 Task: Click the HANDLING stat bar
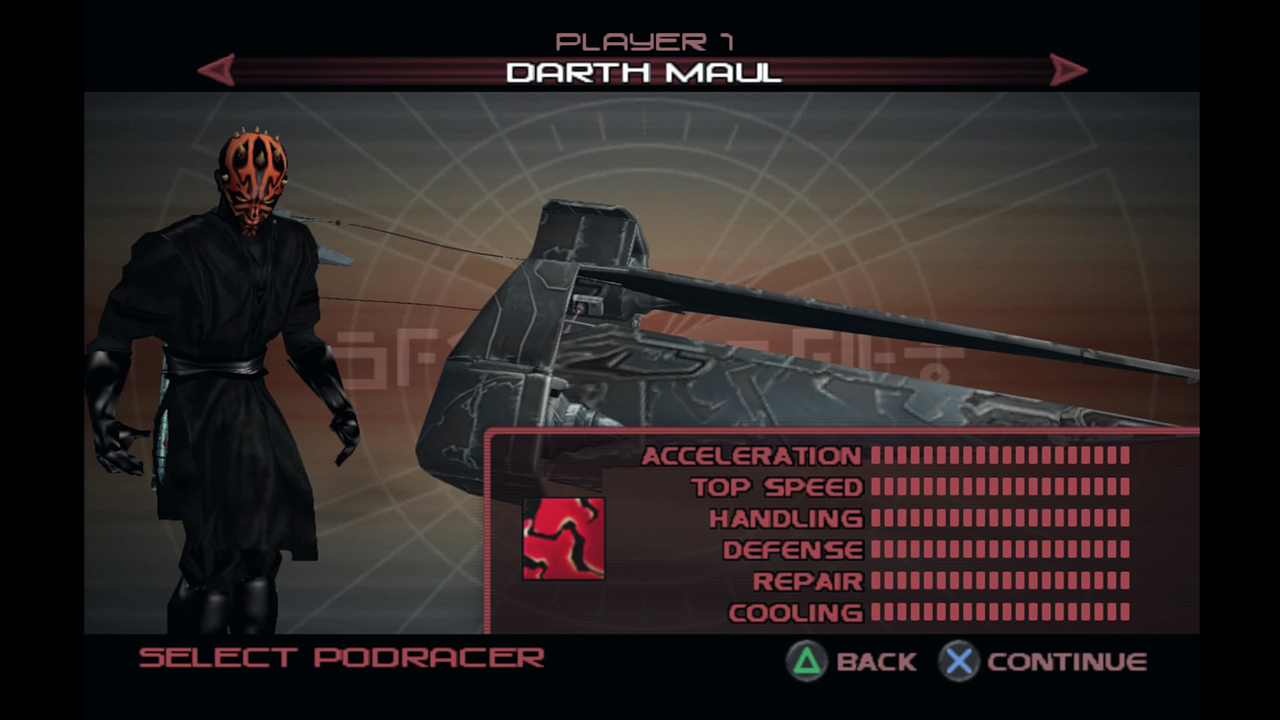coord(1000,518)
